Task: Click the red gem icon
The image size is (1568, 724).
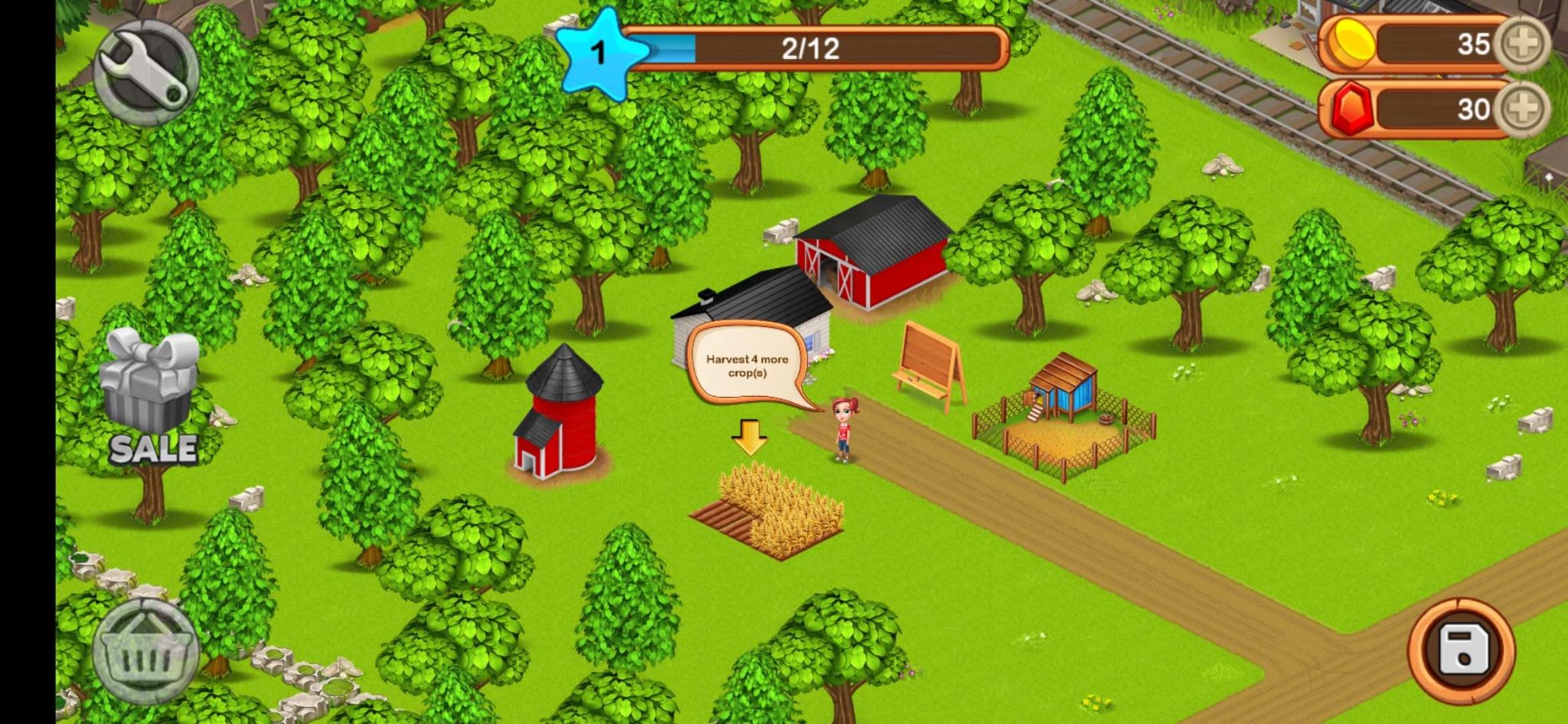Action: click(x=1352, y=110)
